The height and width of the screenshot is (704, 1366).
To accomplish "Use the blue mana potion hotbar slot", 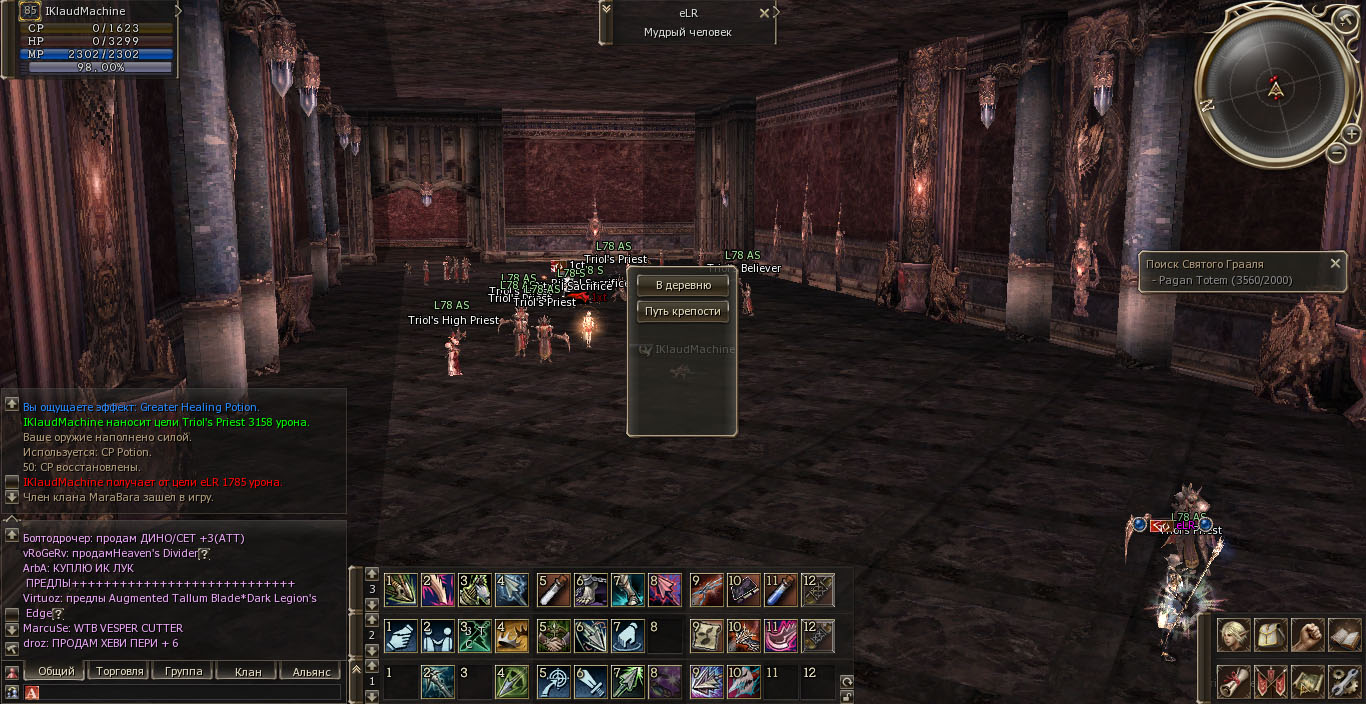I will tap(781, 590).
